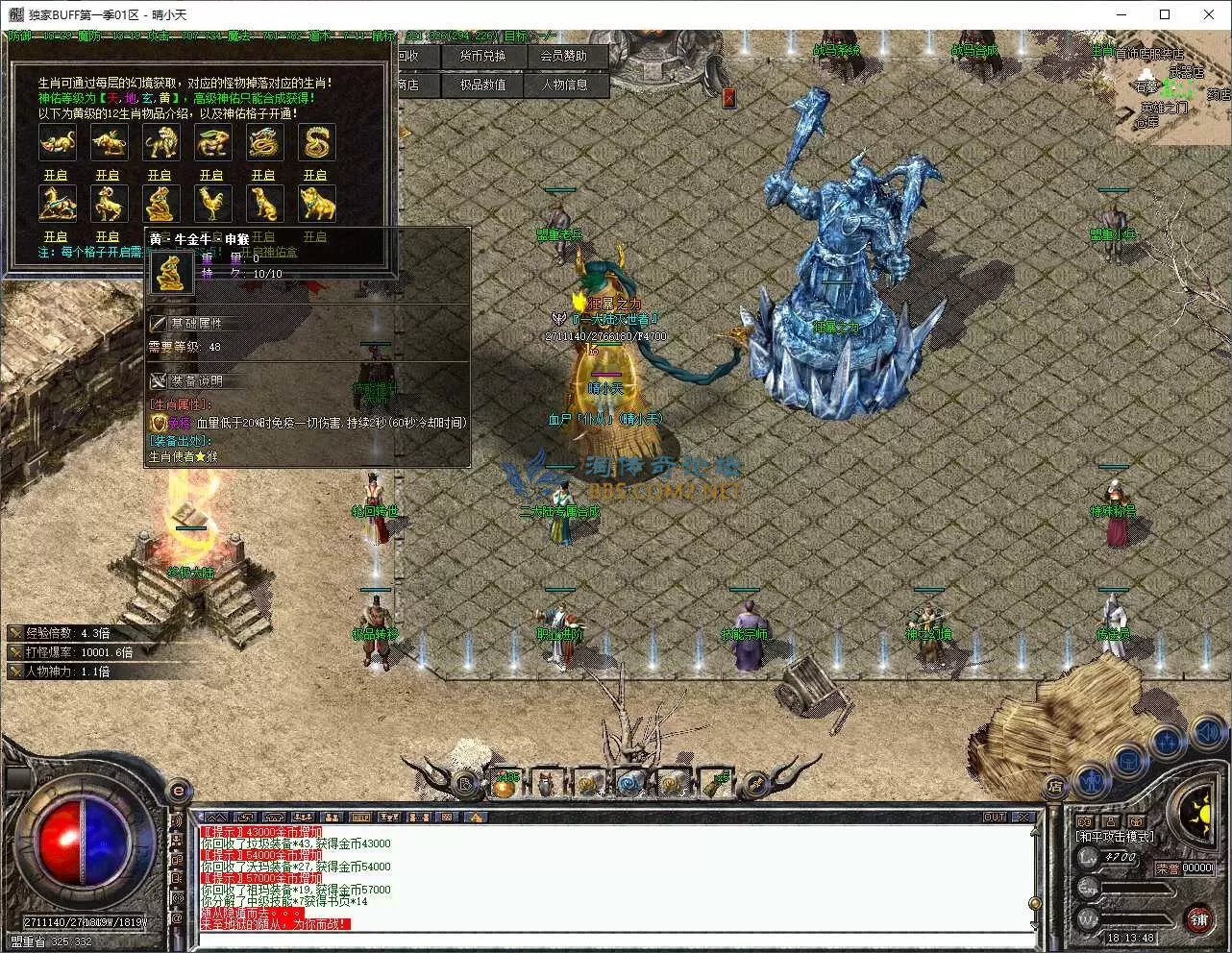Open the red 铺 stall button

click(x=1198, y=917)
